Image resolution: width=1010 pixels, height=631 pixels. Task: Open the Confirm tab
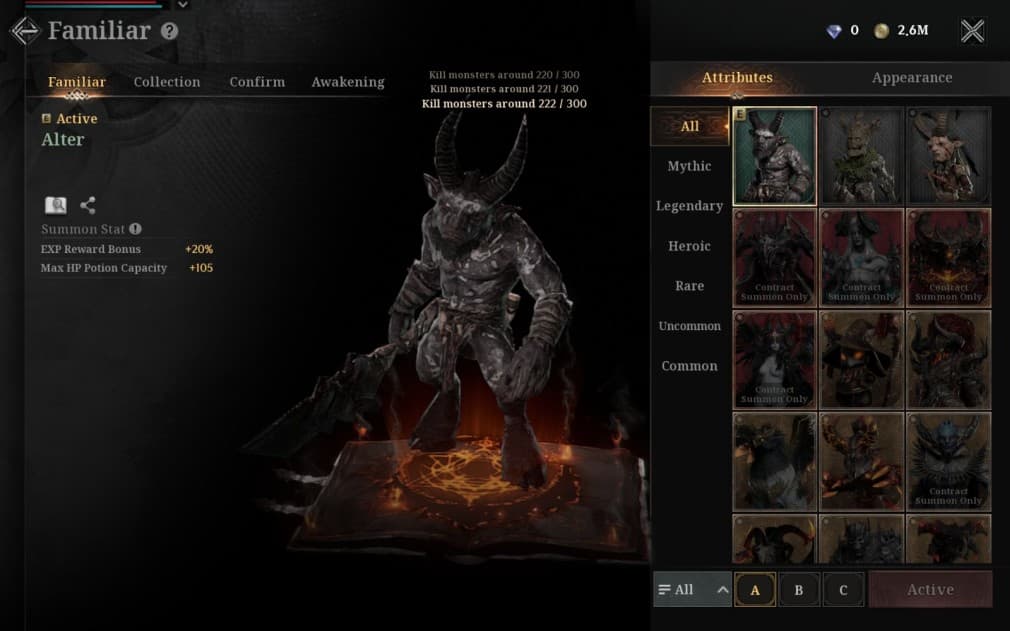click(257, 82)
